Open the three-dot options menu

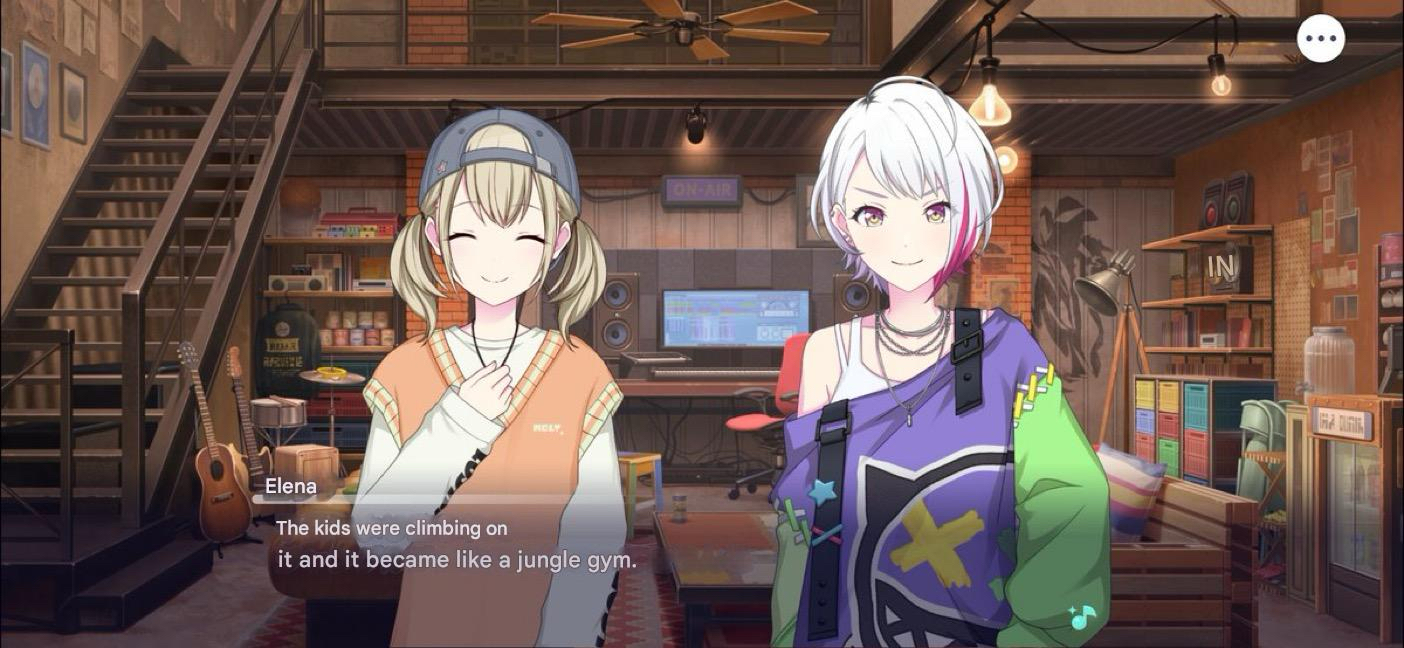1320,39
